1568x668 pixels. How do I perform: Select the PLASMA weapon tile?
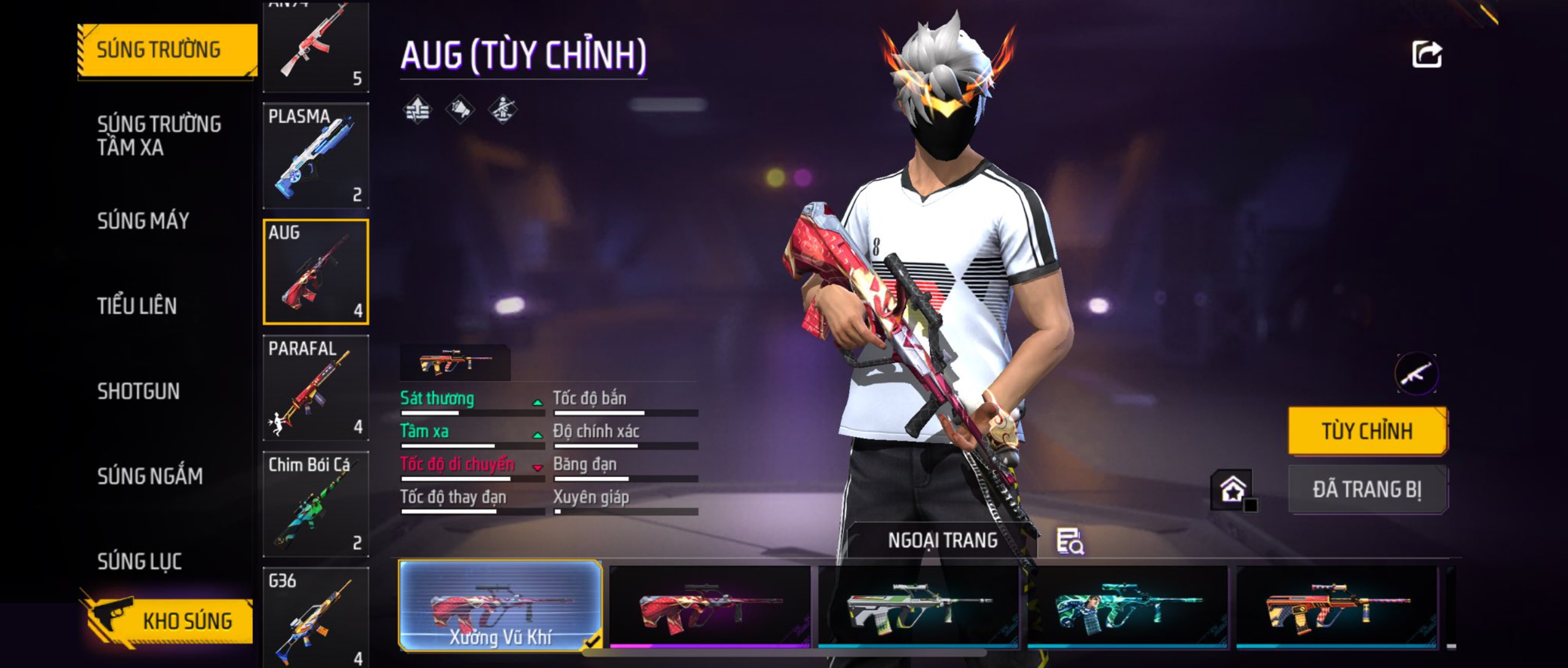pyautogui.click(x=316, y=156)
